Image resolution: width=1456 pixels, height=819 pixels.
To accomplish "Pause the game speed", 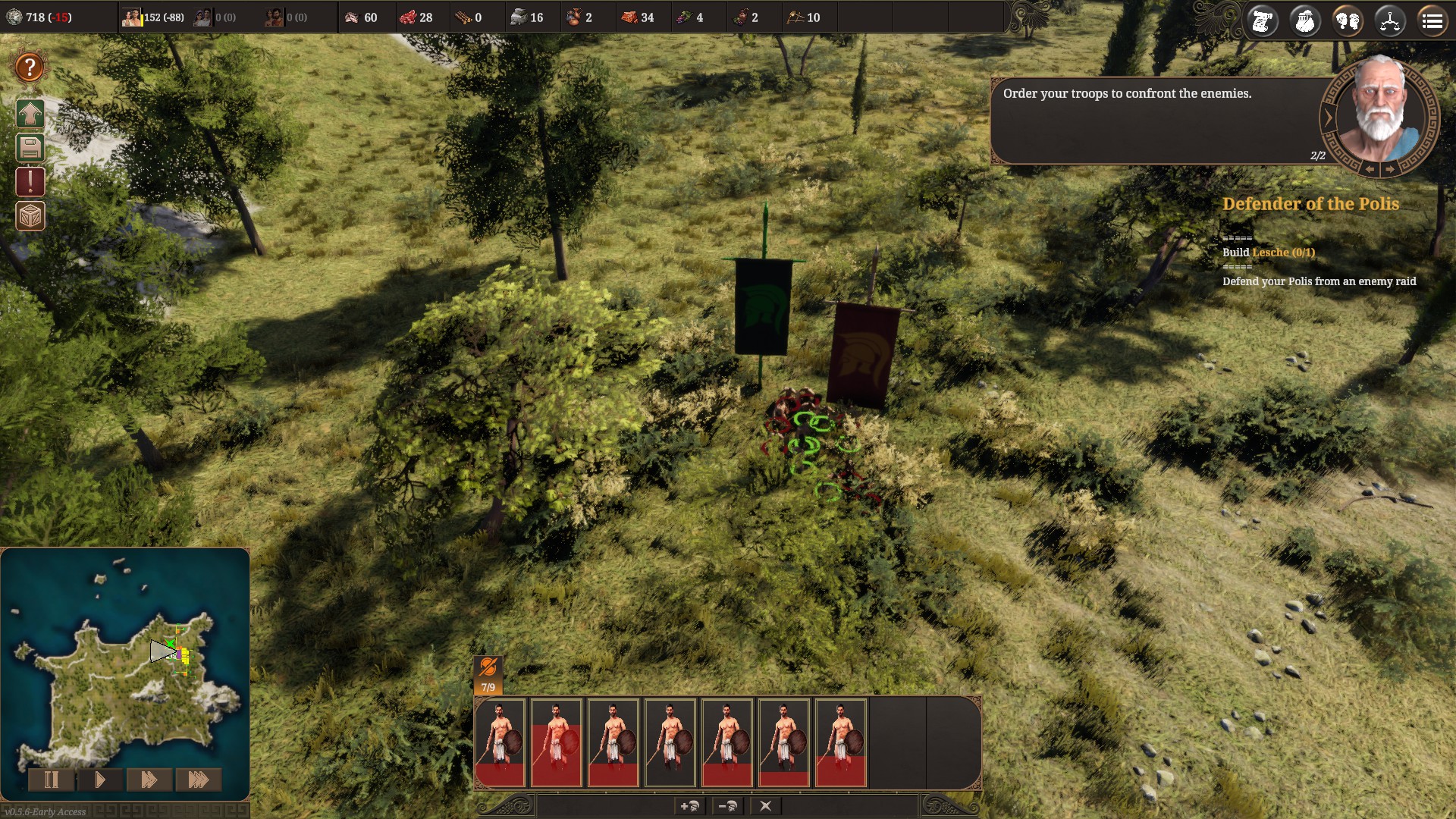I will click(x=51, y=780).
